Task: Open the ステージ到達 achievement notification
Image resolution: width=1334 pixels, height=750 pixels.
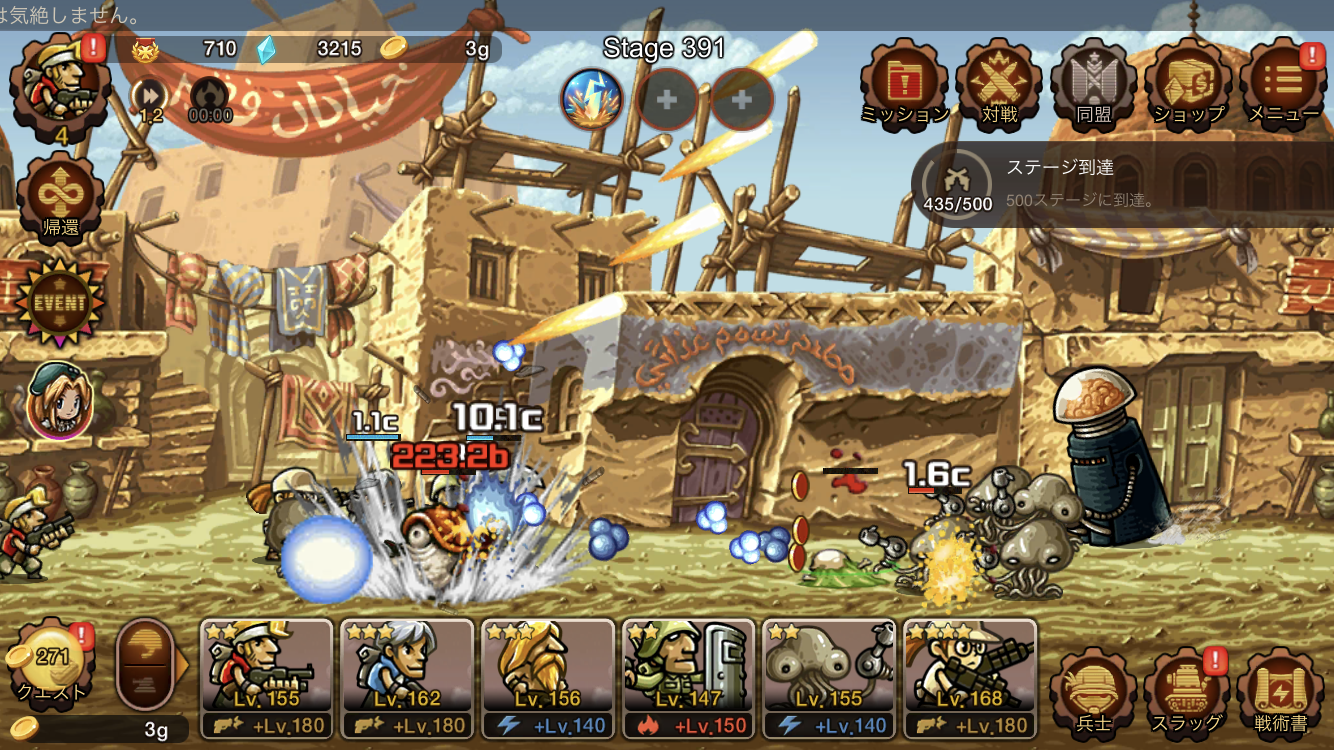Action: [1120, 184]
